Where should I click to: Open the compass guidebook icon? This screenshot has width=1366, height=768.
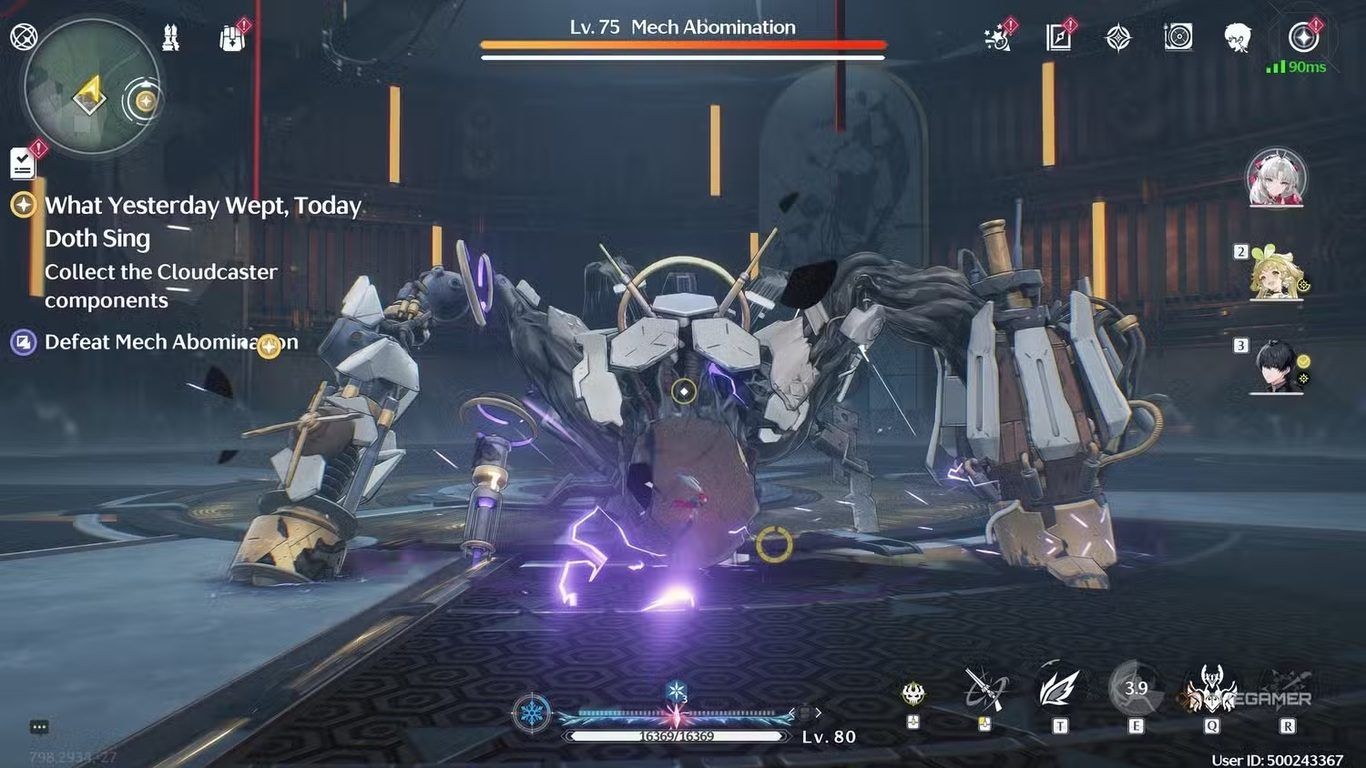click(x=1058, y=38)
